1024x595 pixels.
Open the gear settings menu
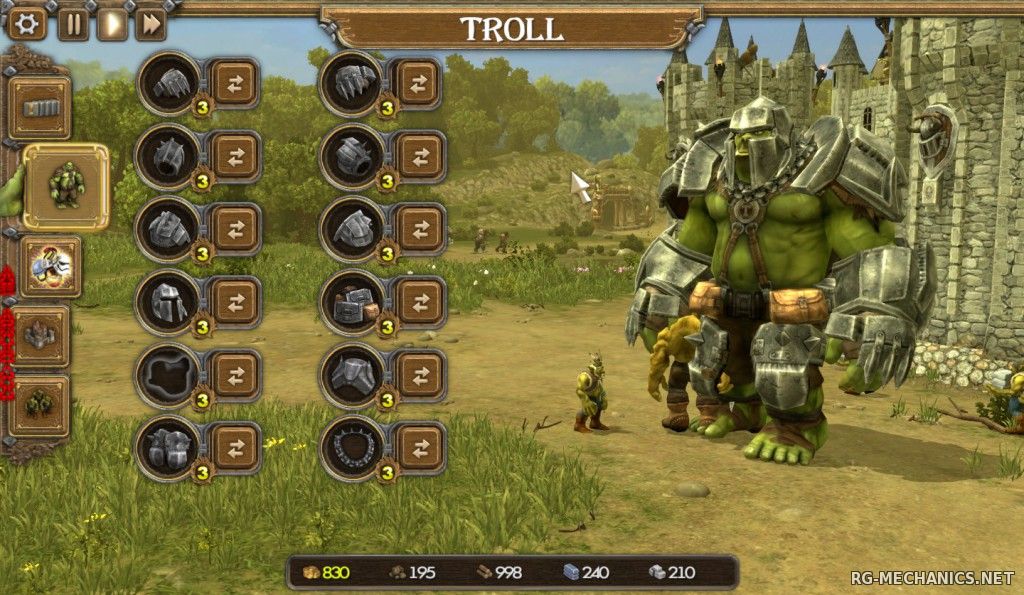click(x=26, y=23)
